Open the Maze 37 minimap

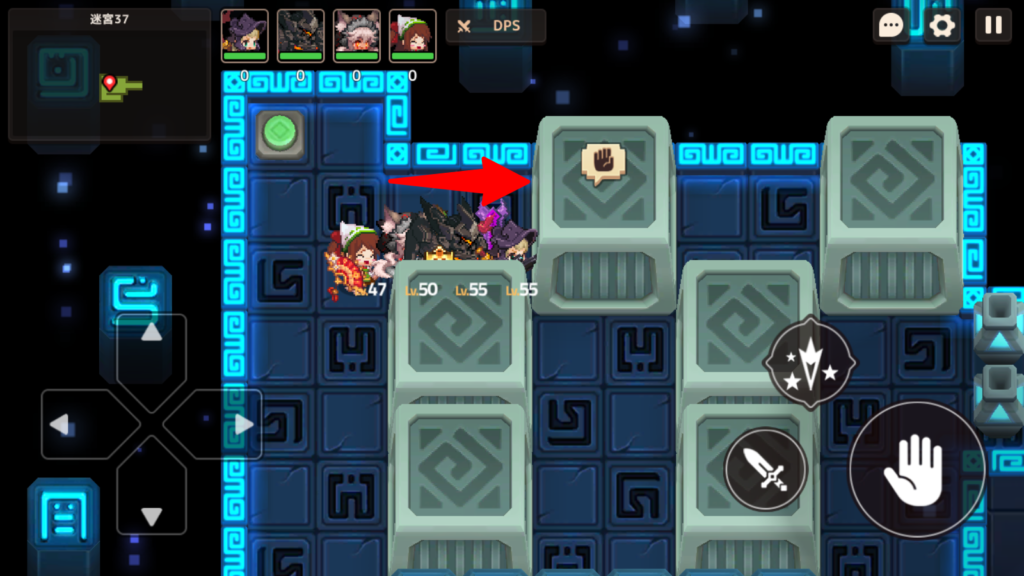click(x=110, y=75)
